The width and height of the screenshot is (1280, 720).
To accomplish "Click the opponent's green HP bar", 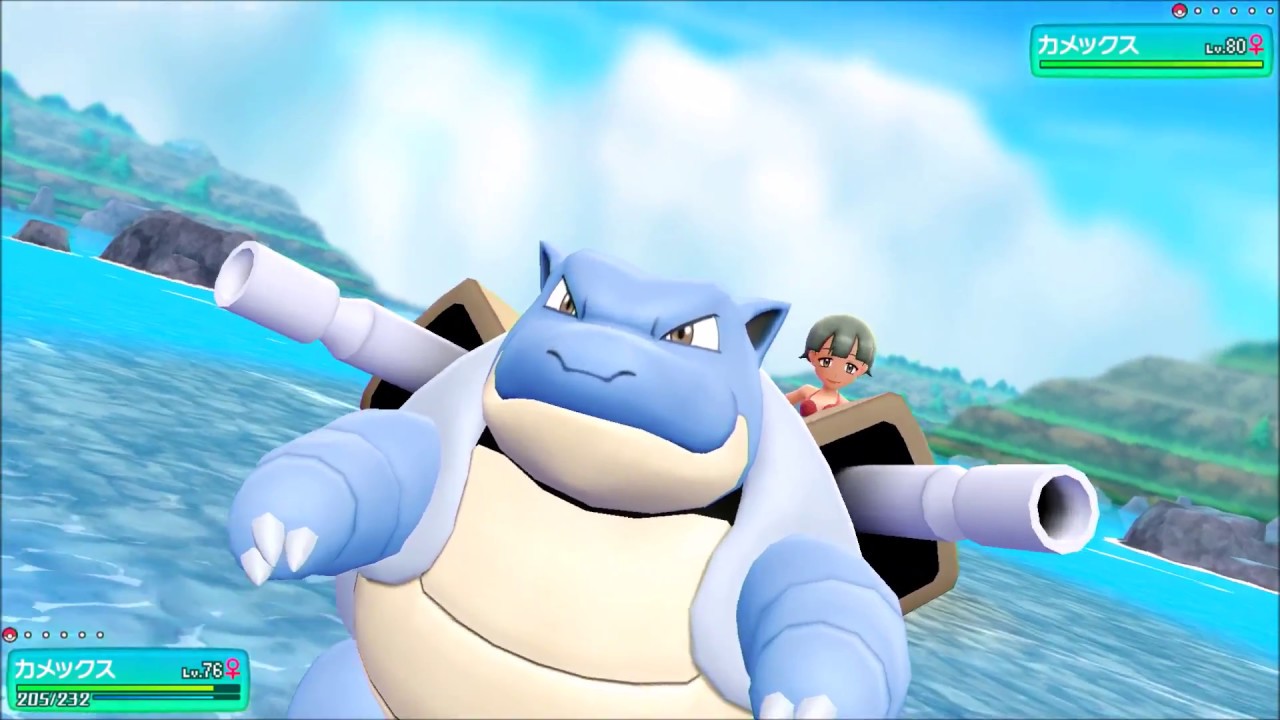I will click(x=1151, y=64).
